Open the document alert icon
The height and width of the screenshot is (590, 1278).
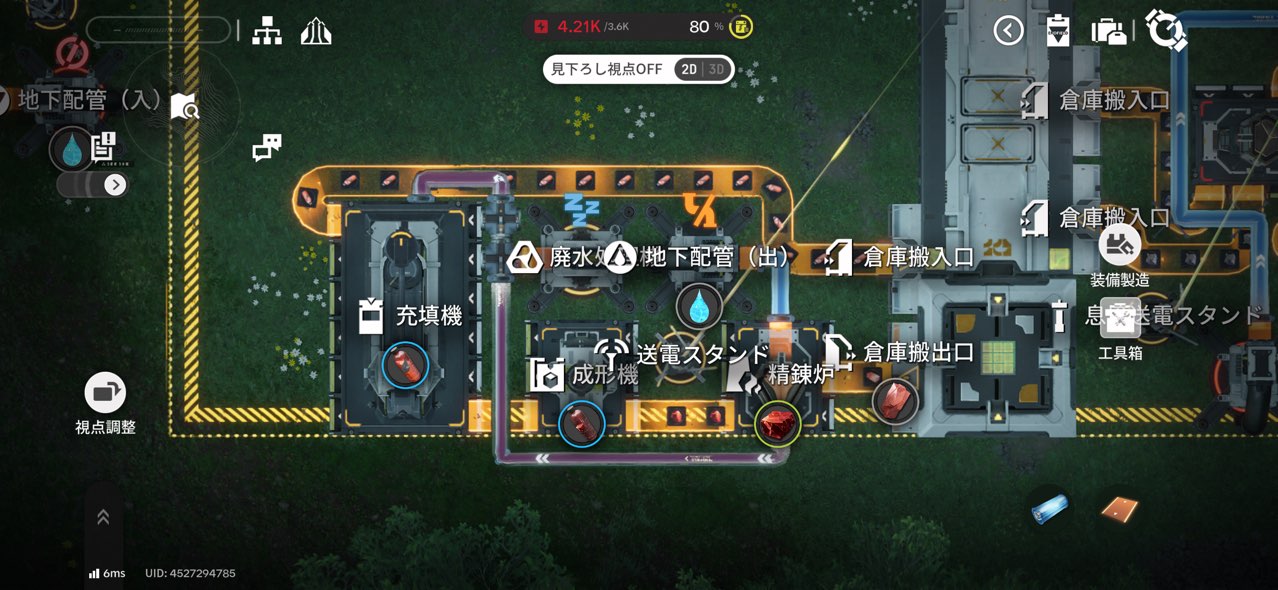coord(103,146)
